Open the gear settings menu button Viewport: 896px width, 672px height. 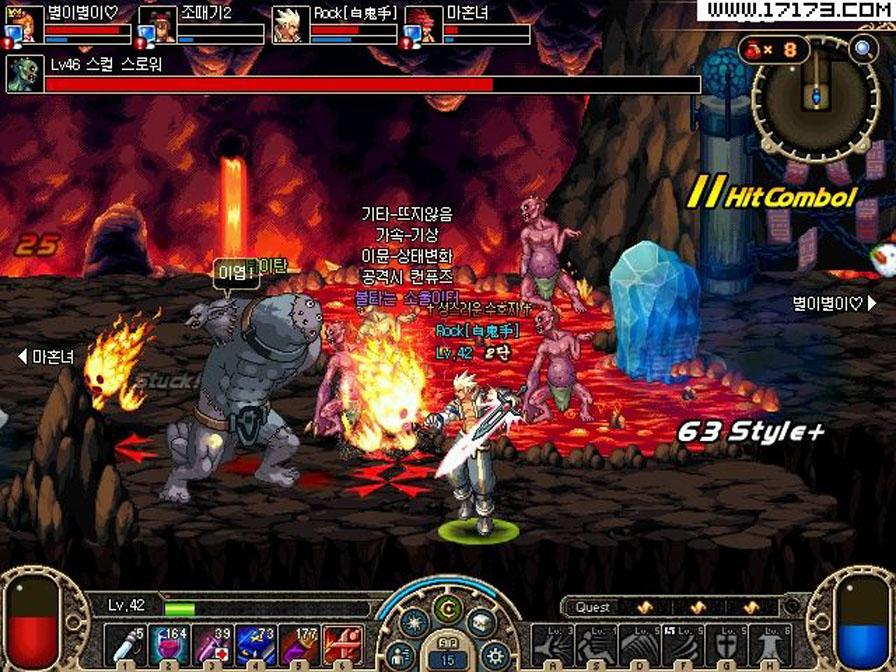click(493, 656)
